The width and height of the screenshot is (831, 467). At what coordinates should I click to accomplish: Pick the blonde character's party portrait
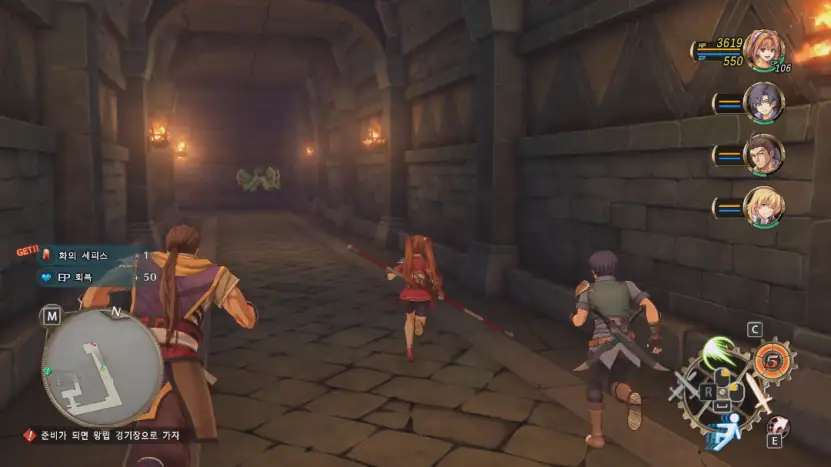pyautogui.click(x=764, y=207)
